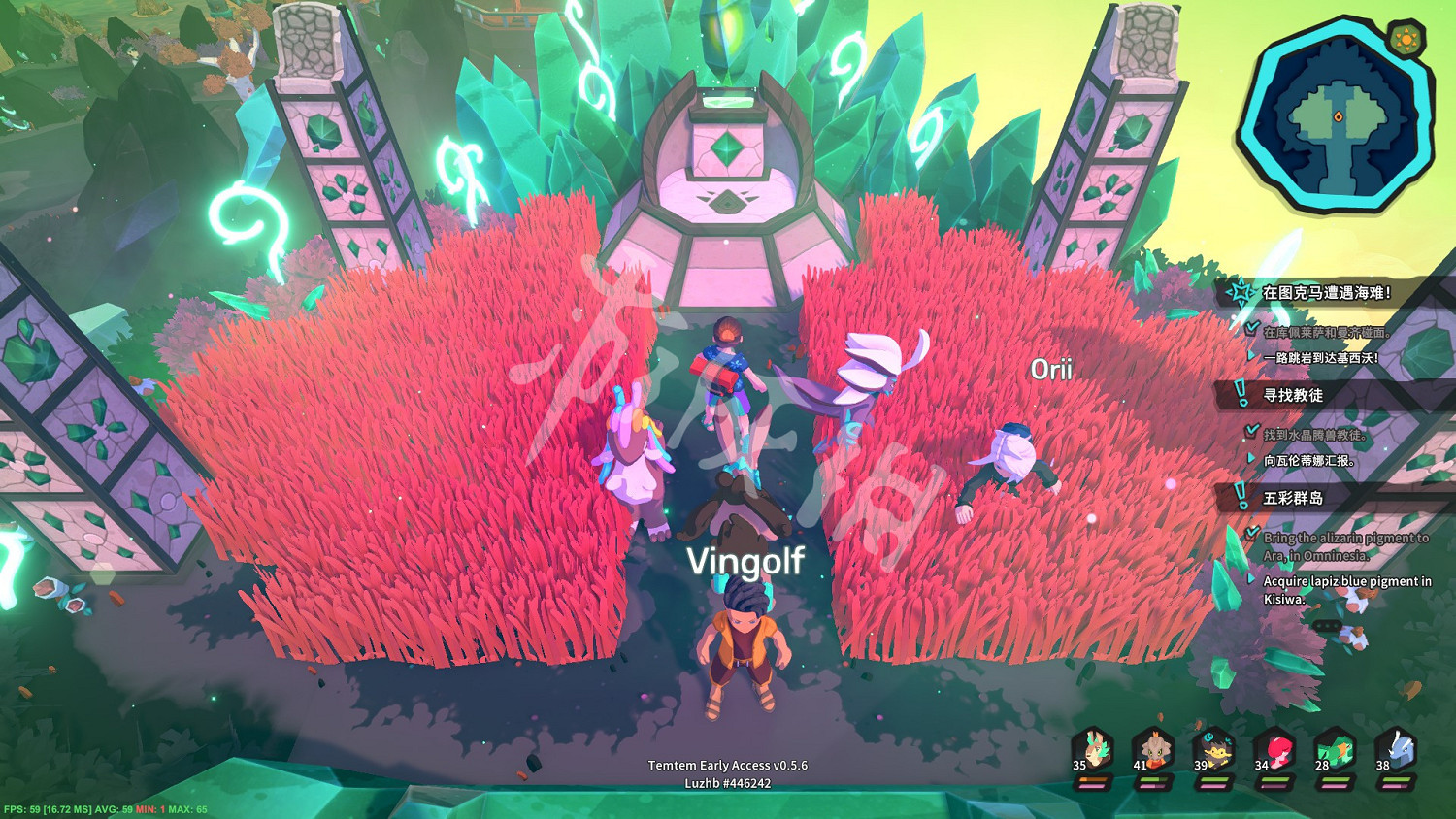This screenshot has width=1456, height=819.
Task: Expand the Acquire lapiz blue pigment objective
Action: pos(1250,578)
